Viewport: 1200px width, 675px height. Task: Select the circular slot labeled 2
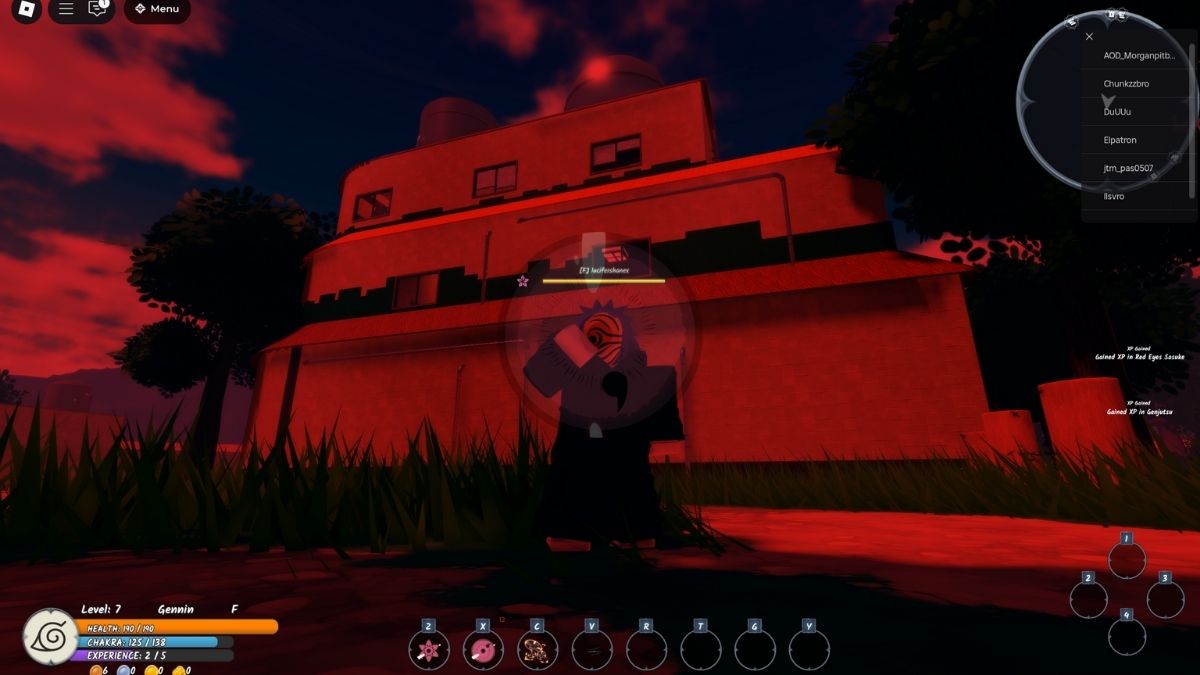[1088, 599]
